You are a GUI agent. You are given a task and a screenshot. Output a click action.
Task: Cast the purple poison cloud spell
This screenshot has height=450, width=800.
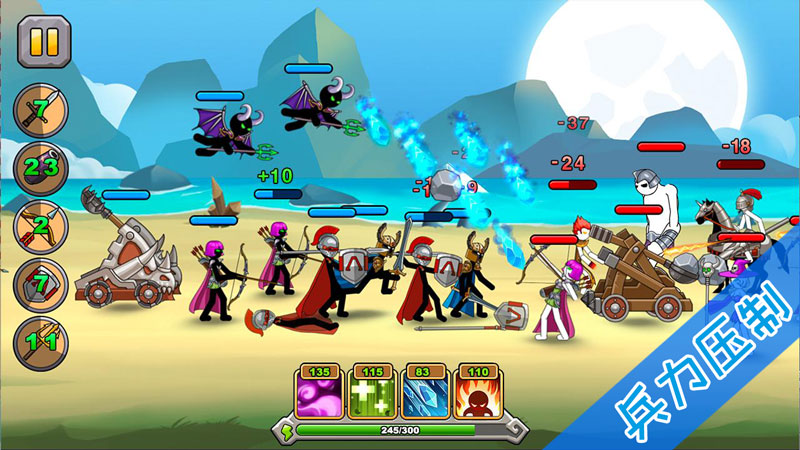(318, 392)
